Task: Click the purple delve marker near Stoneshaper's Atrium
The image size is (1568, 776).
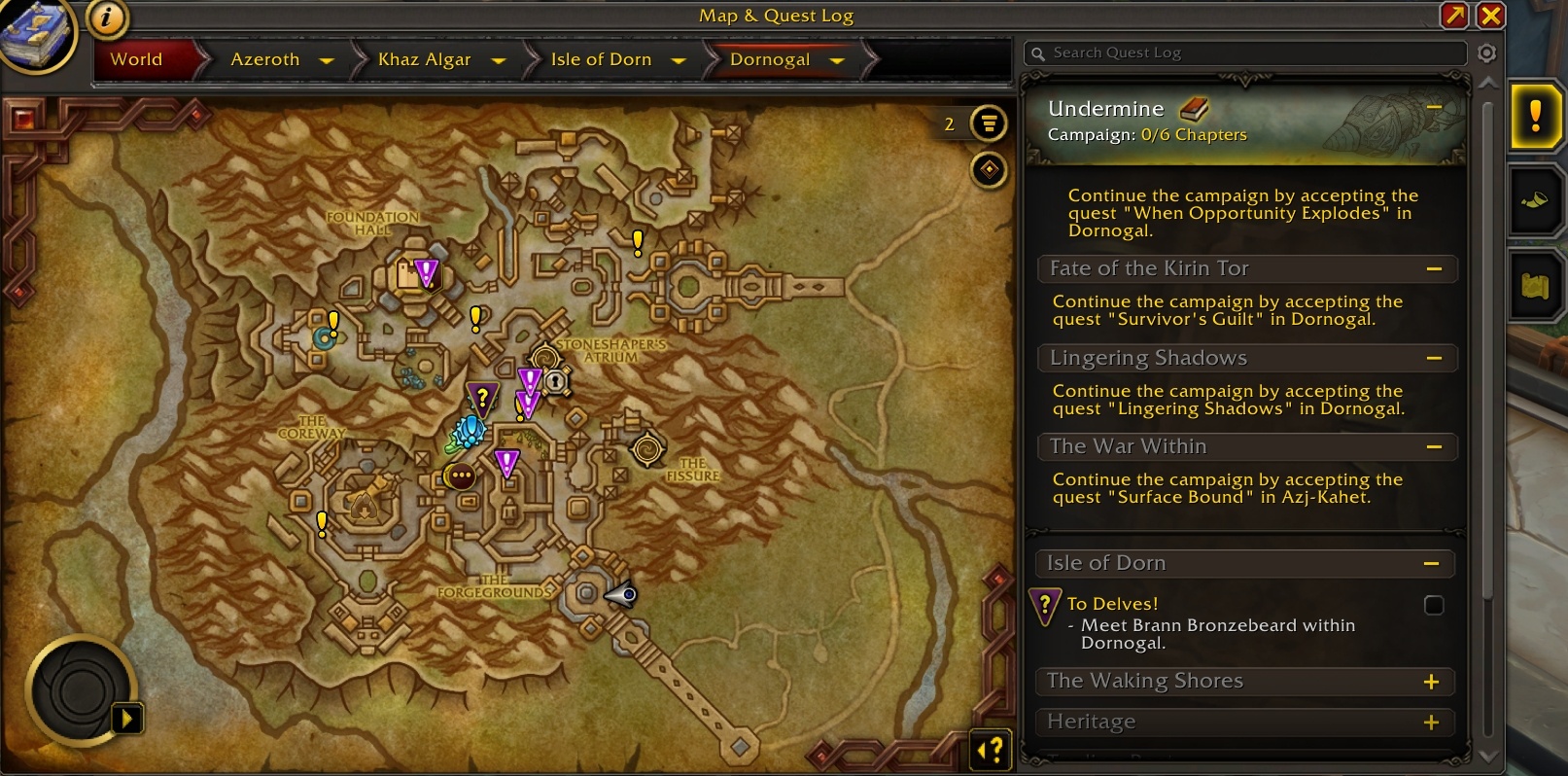Action: [x=529, y=381]
